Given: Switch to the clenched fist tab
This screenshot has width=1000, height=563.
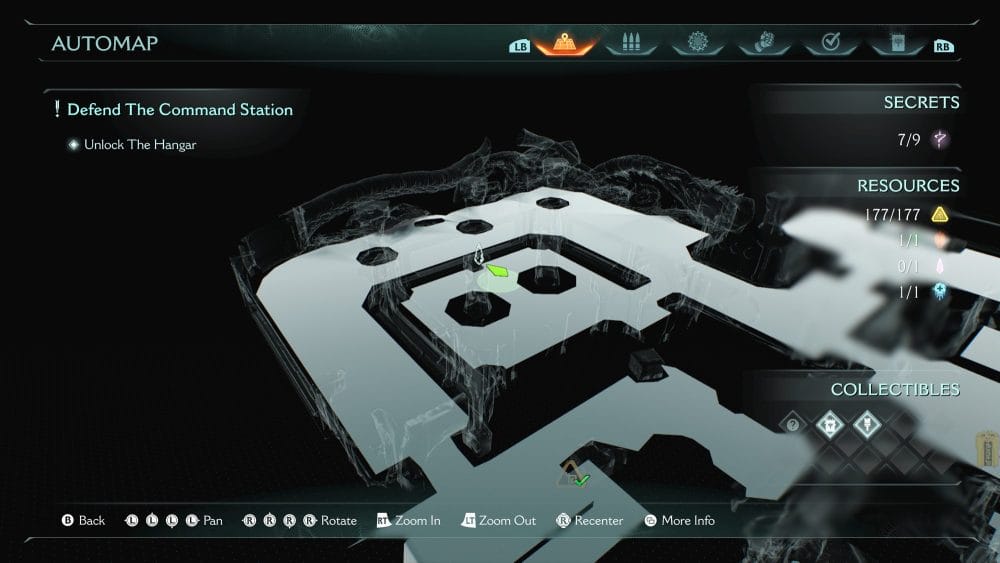Looking at the screenshot, I should [763, 43].
